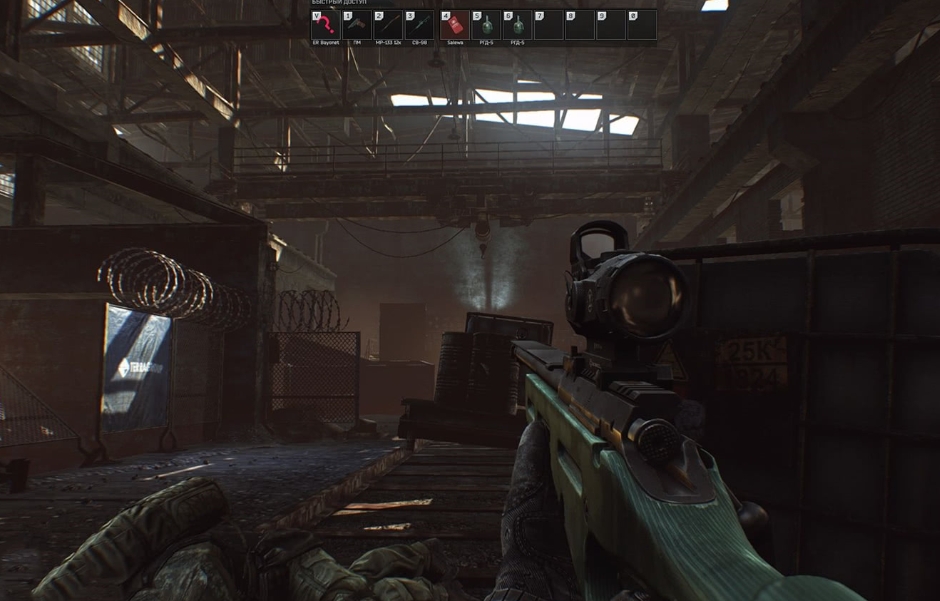
Task: Switch to the СВ-98 rifle slot
Action: 418,25
